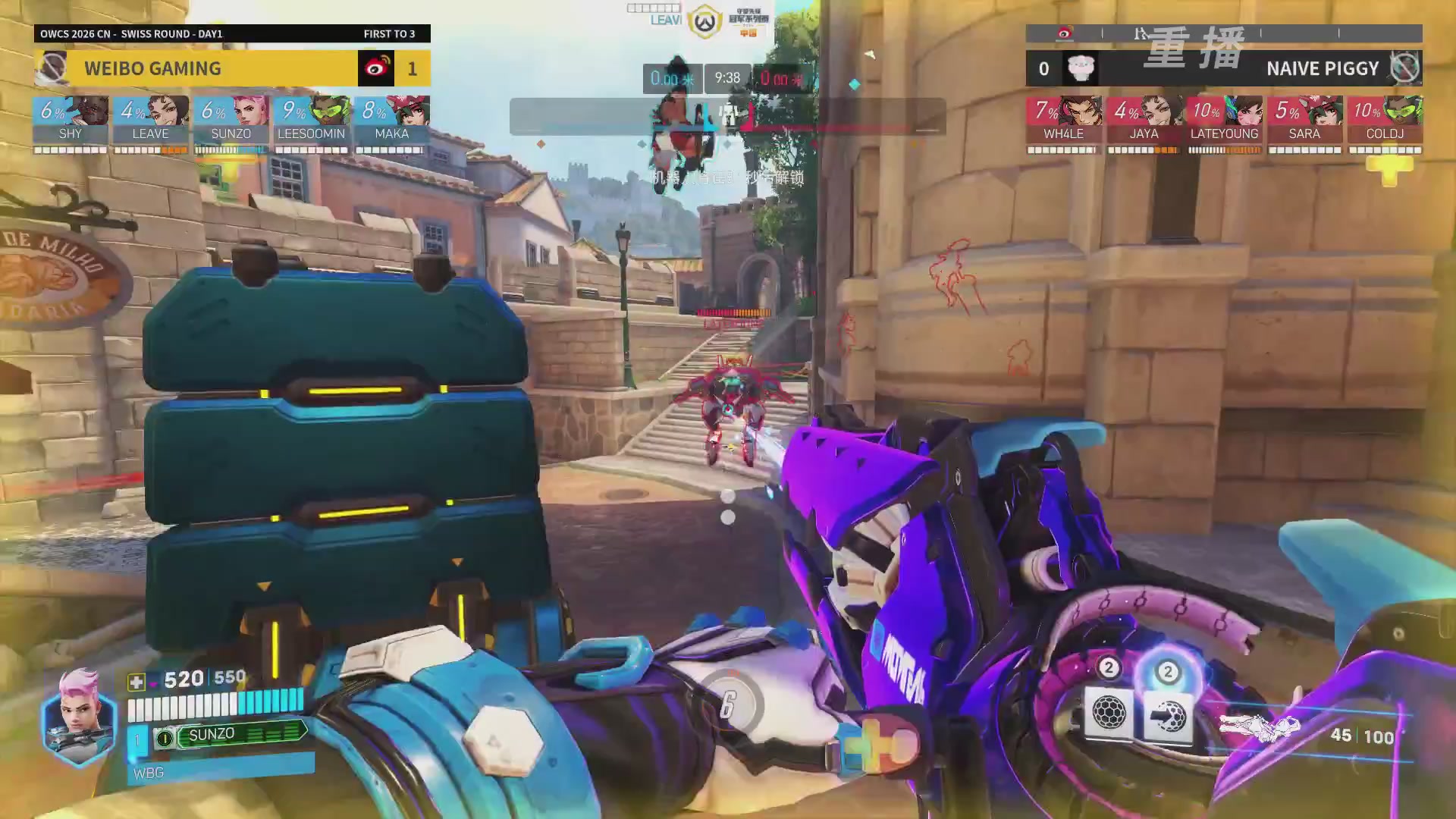
Task: Select WH4LE's player card
Action: [1064, 121]
